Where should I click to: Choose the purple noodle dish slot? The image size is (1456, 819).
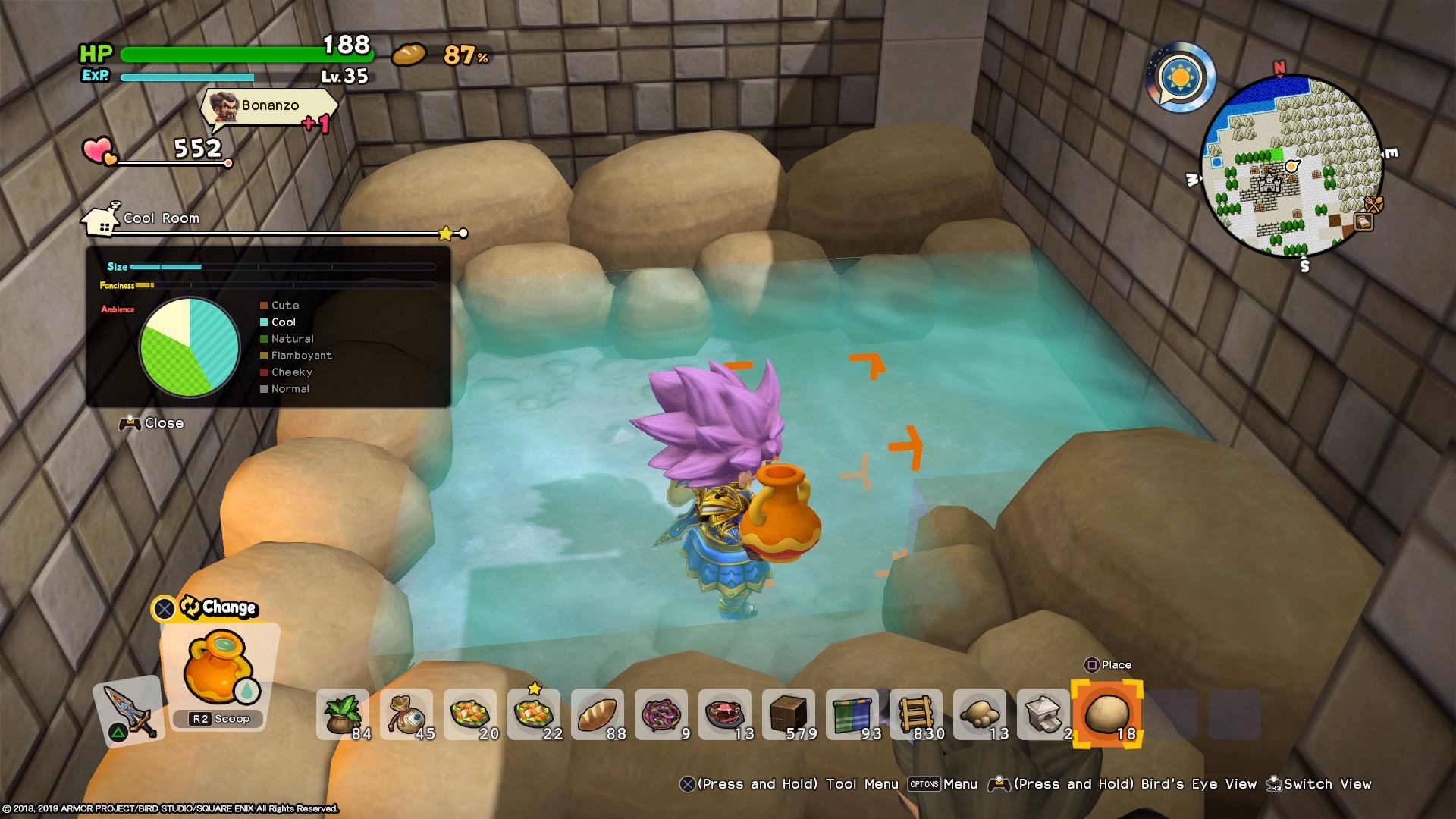(661, 714)
